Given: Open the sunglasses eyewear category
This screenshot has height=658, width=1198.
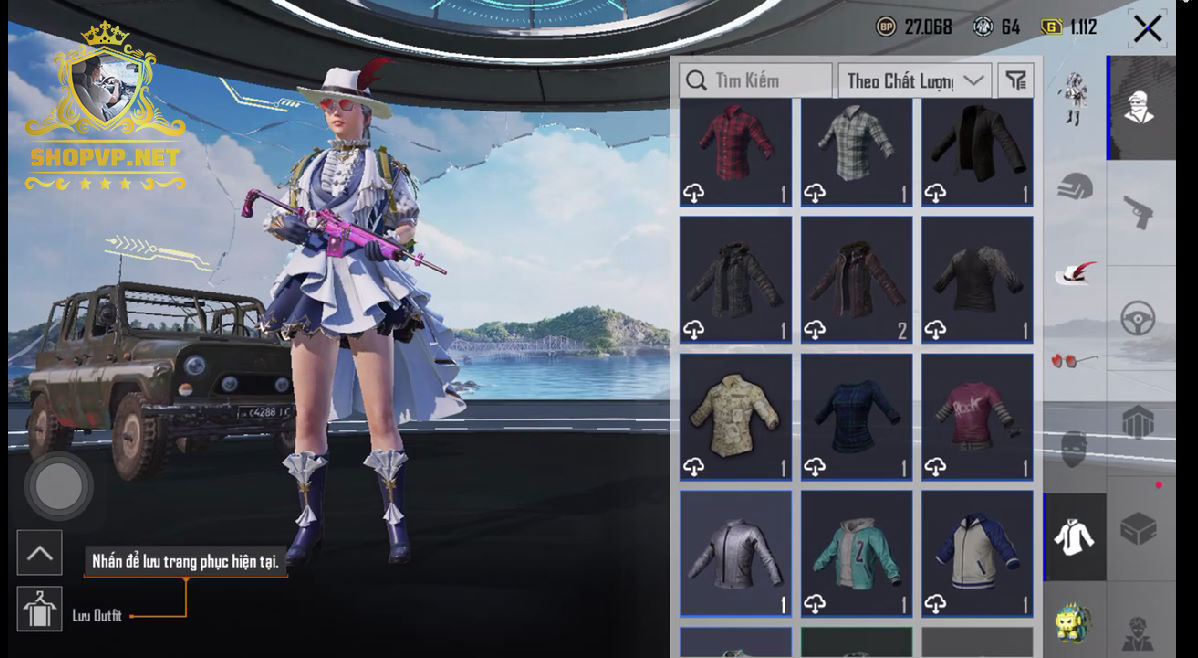Looking at the screenshot, I should (1075, 360).
